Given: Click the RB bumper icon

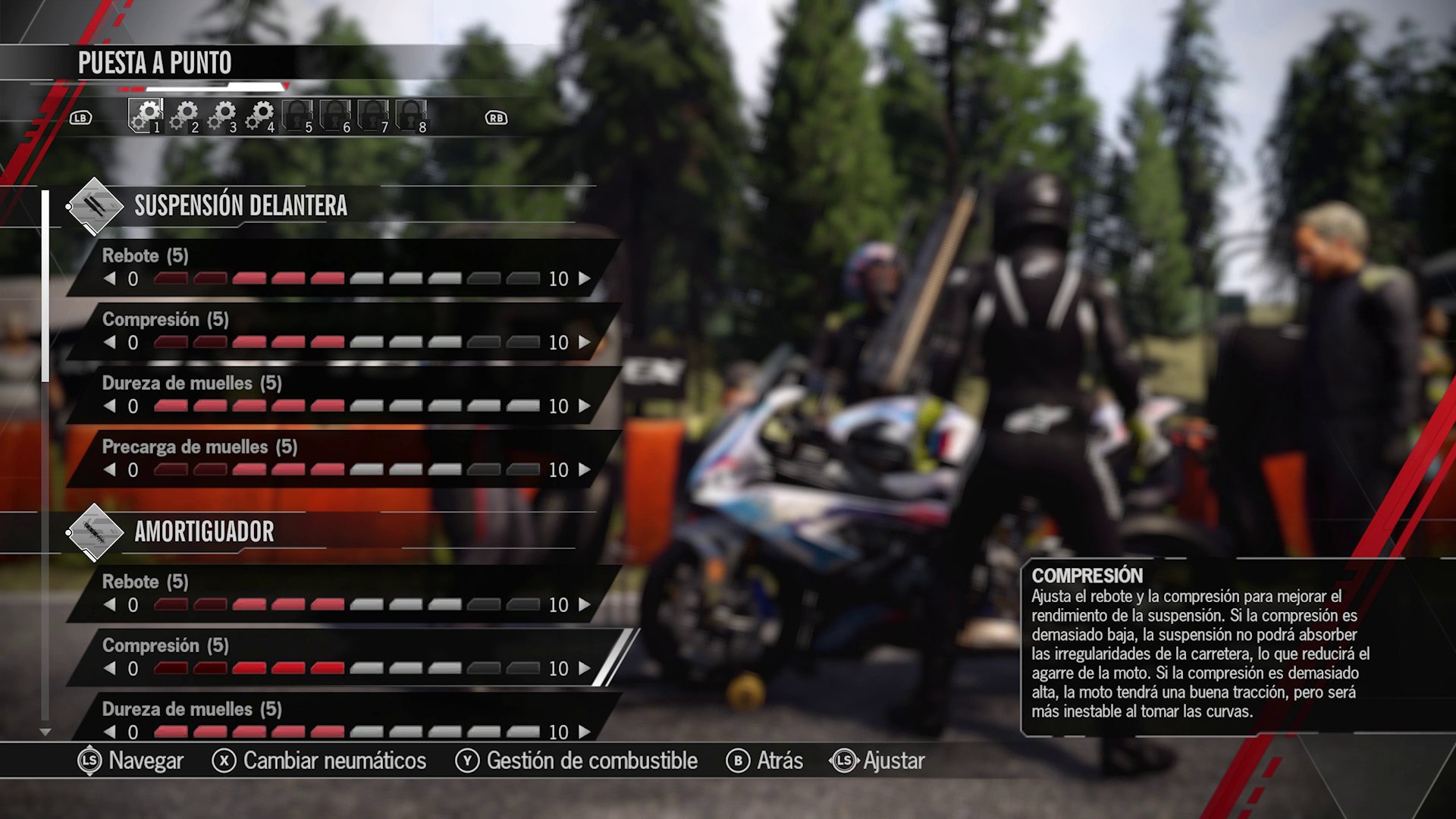Looking at the screenshot, I should point(494,118).
